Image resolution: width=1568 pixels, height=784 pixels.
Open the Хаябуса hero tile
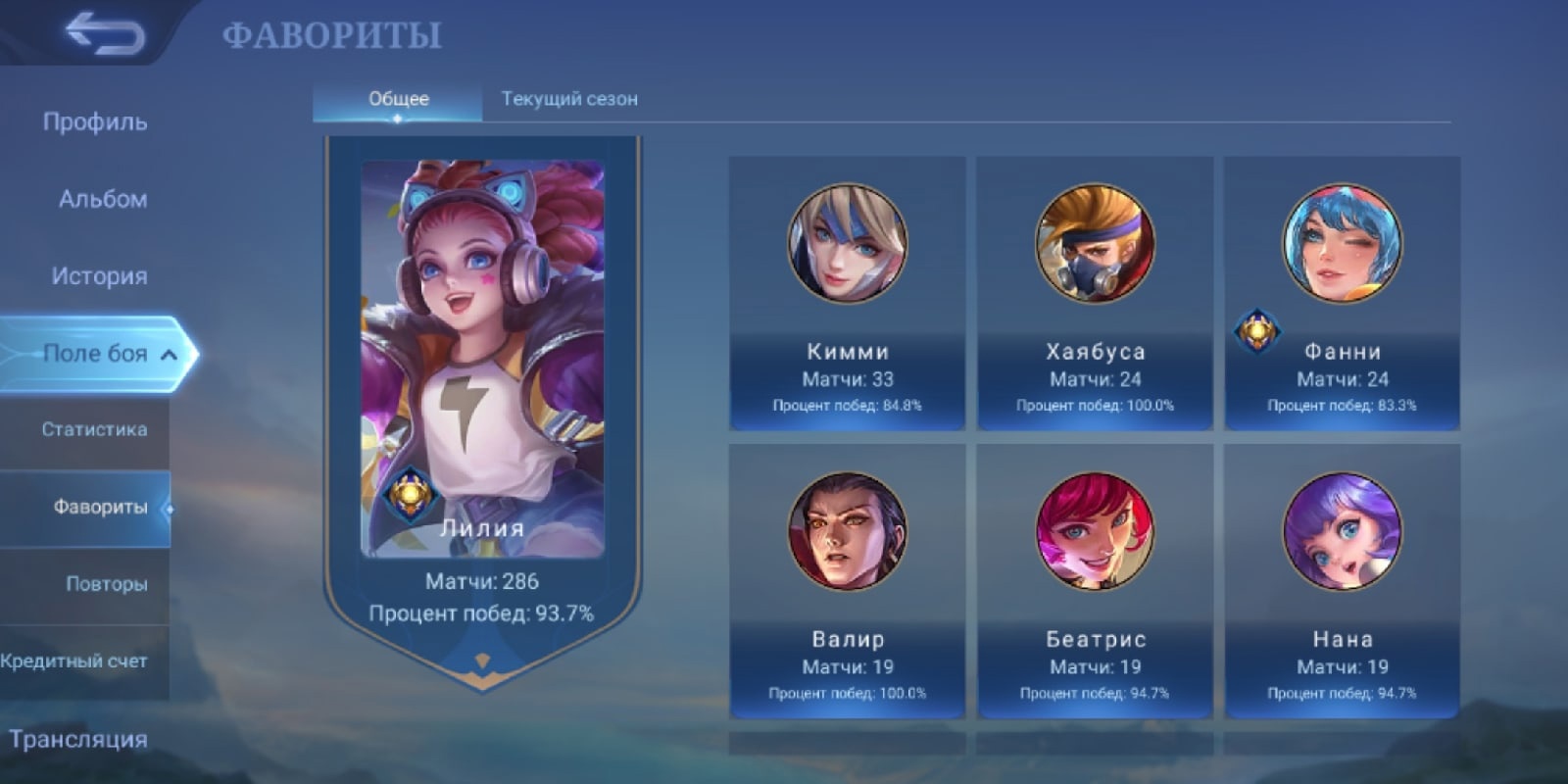(x=1095, y=293)
